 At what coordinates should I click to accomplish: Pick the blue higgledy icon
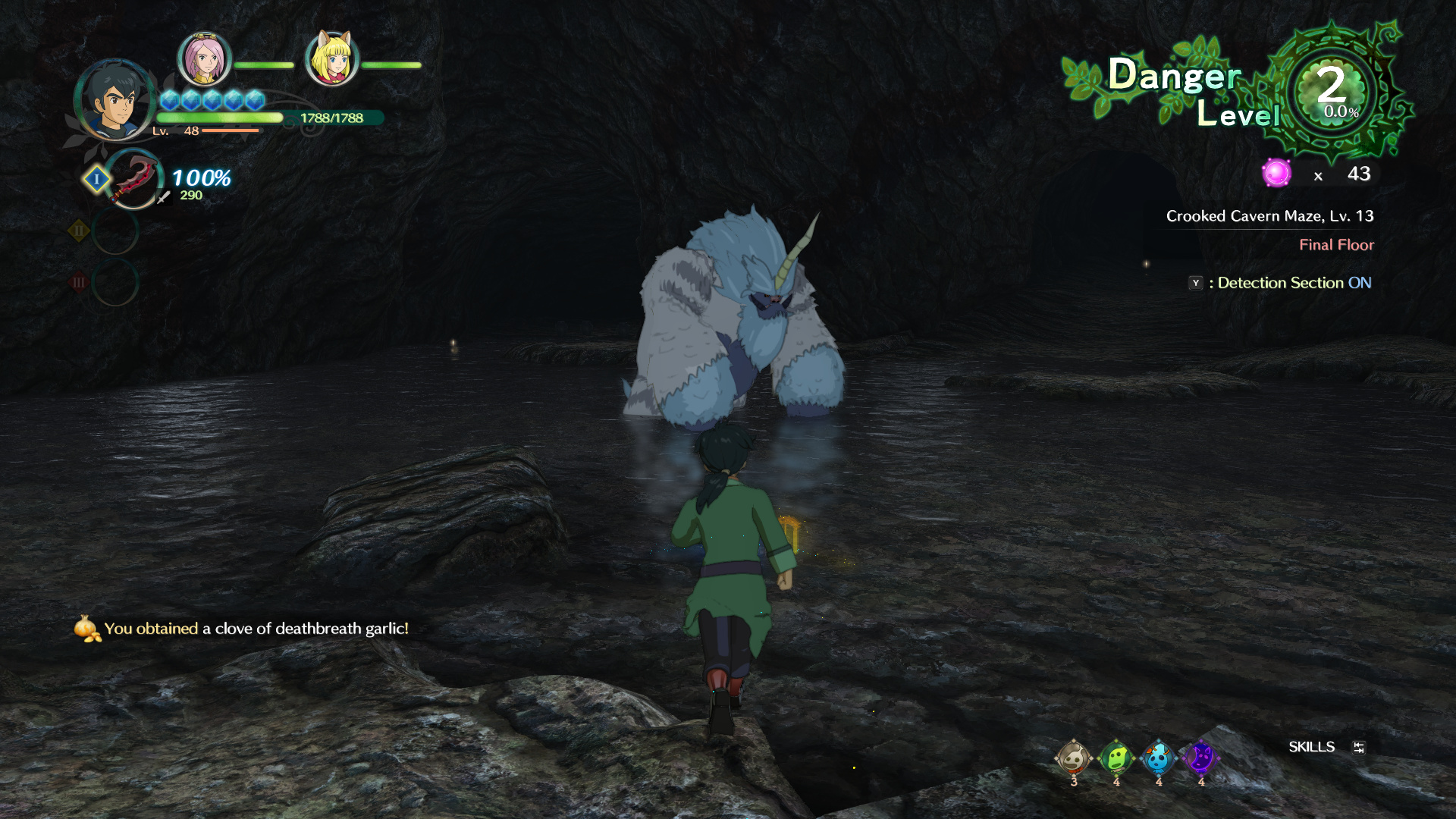pos(1158,757)
